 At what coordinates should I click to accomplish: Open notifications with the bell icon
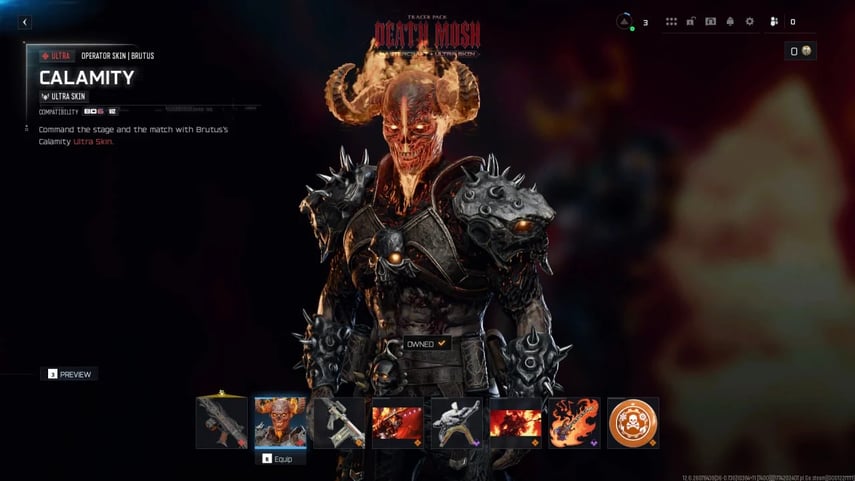click(x=730, y=22)
